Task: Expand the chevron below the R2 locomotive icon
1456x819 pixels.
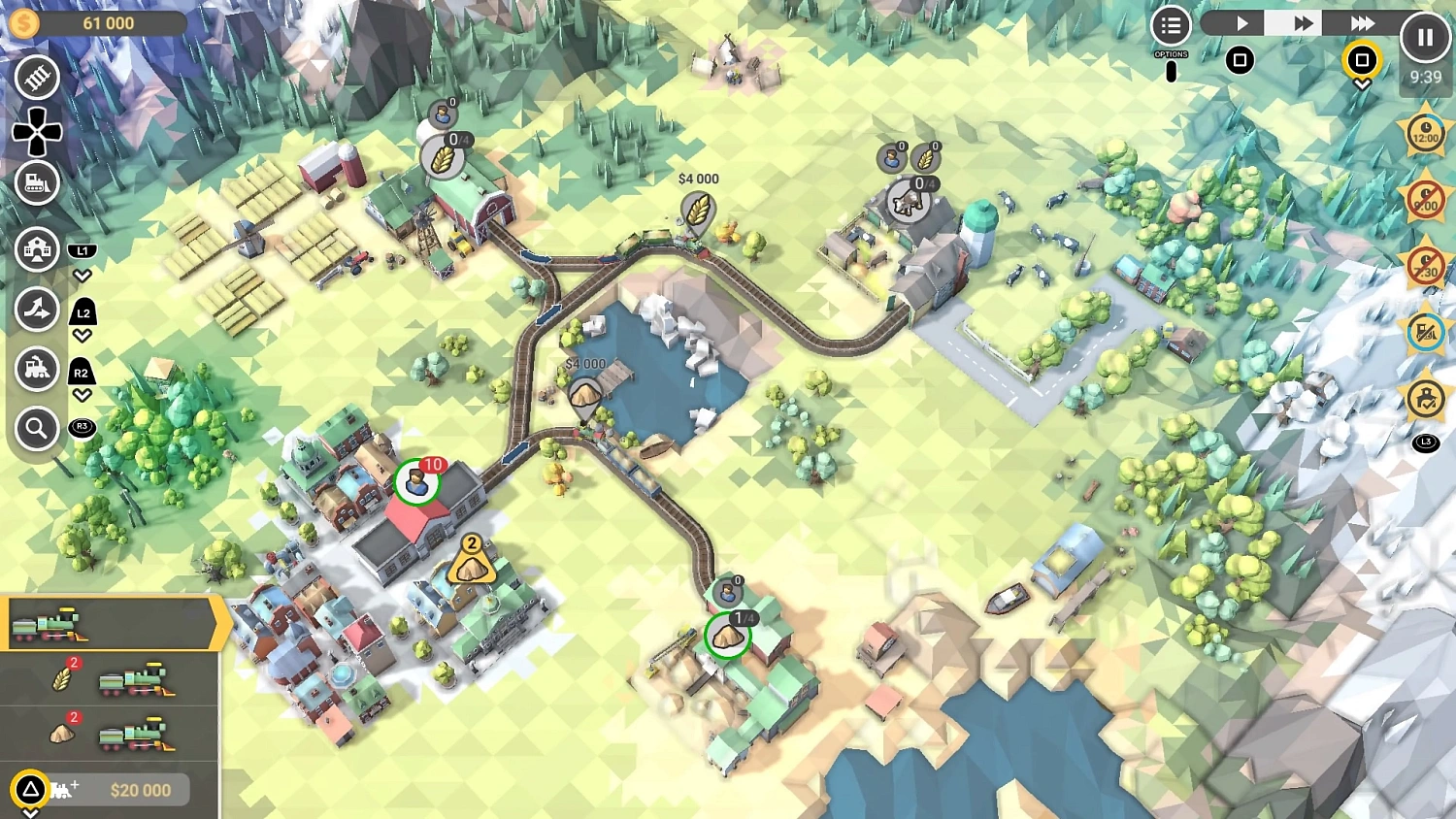Action: [83, 393]
